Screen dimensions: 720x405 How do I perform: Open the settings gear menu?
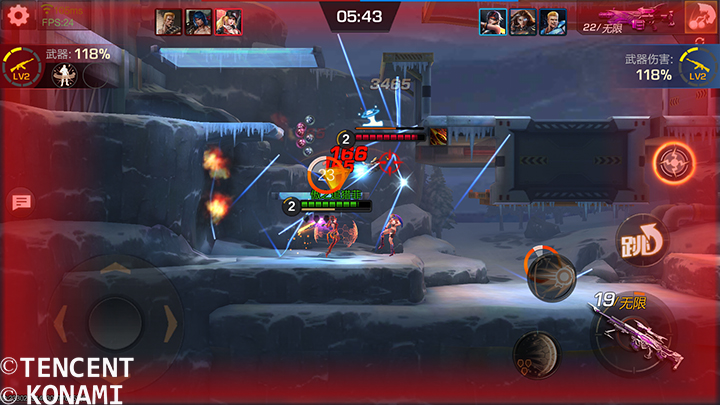pyautogui.click(x=16, y=15)
